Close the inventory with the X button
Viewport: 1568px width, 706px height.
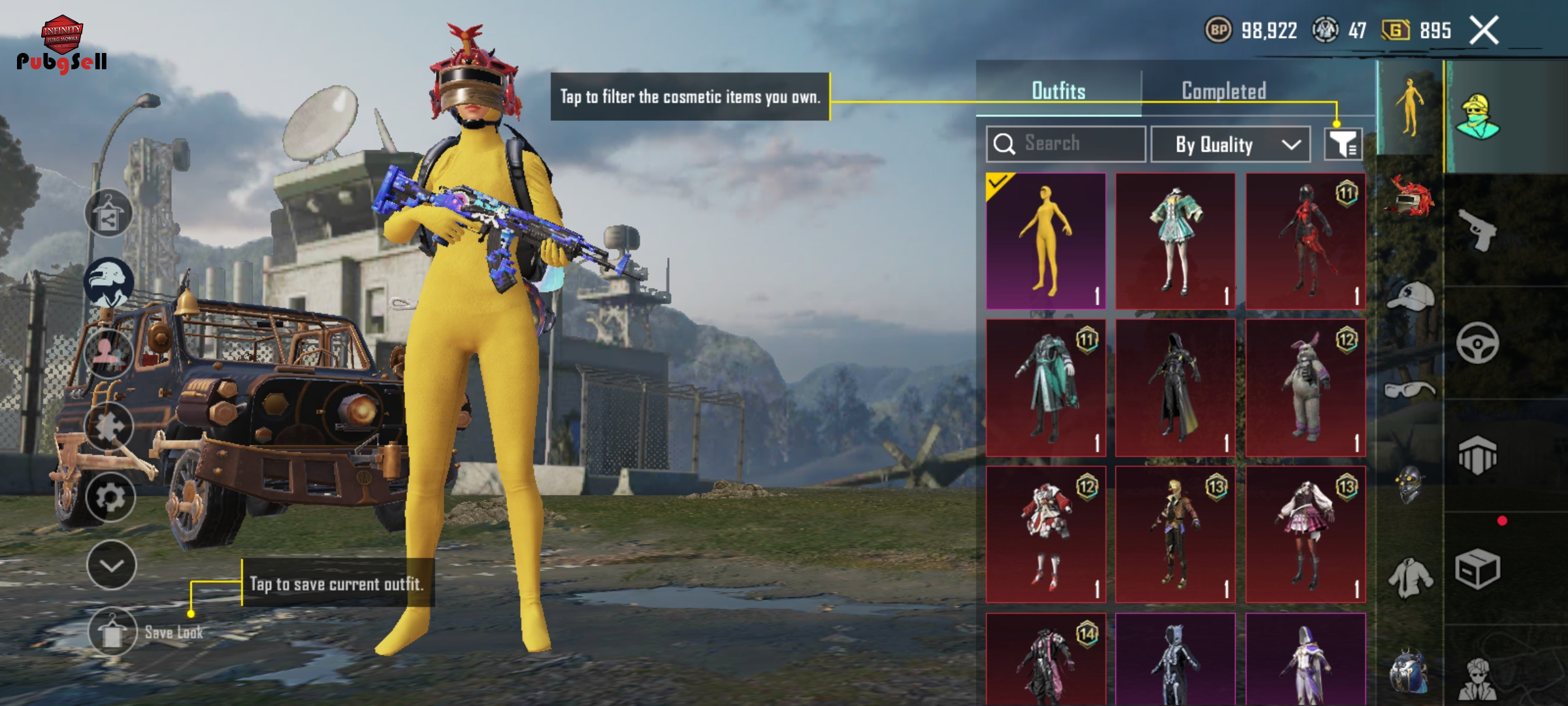[x=1484, y=31]
